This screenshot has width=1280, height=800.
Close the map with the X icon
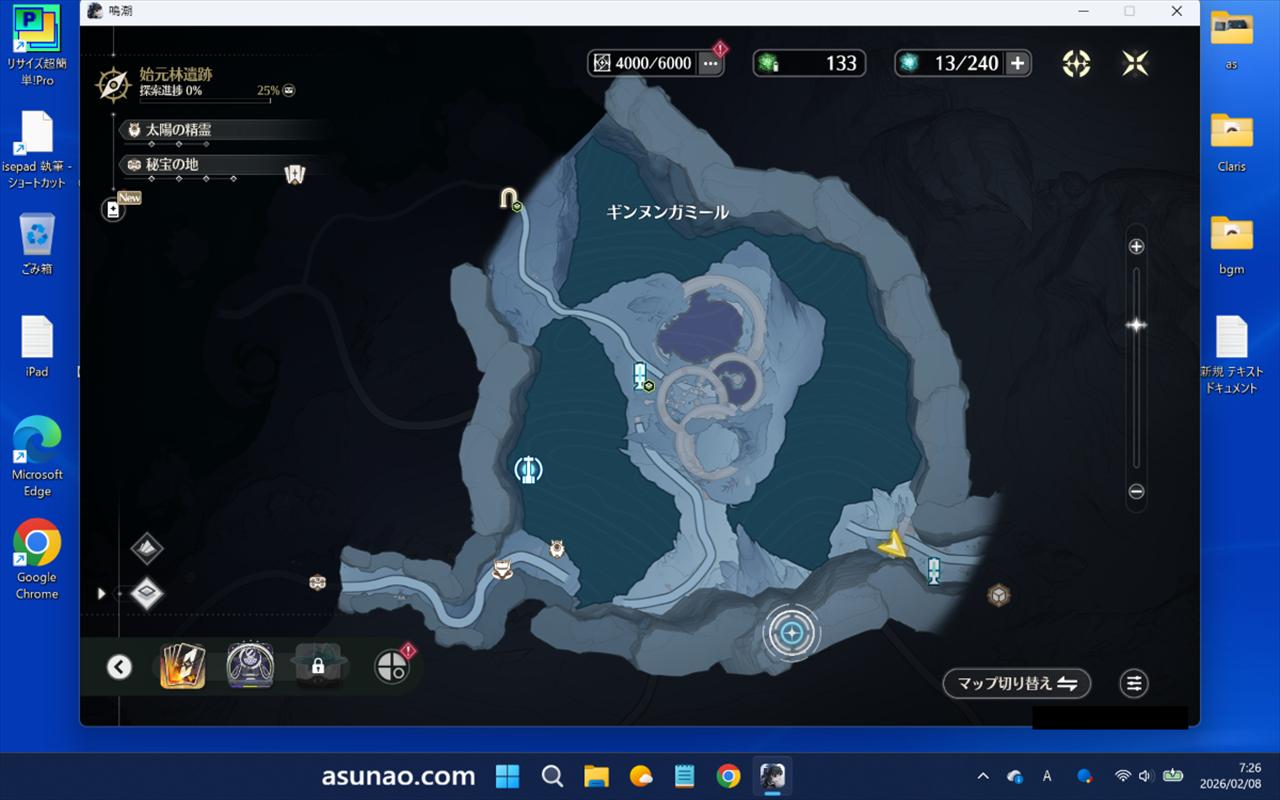point(1135,63)
